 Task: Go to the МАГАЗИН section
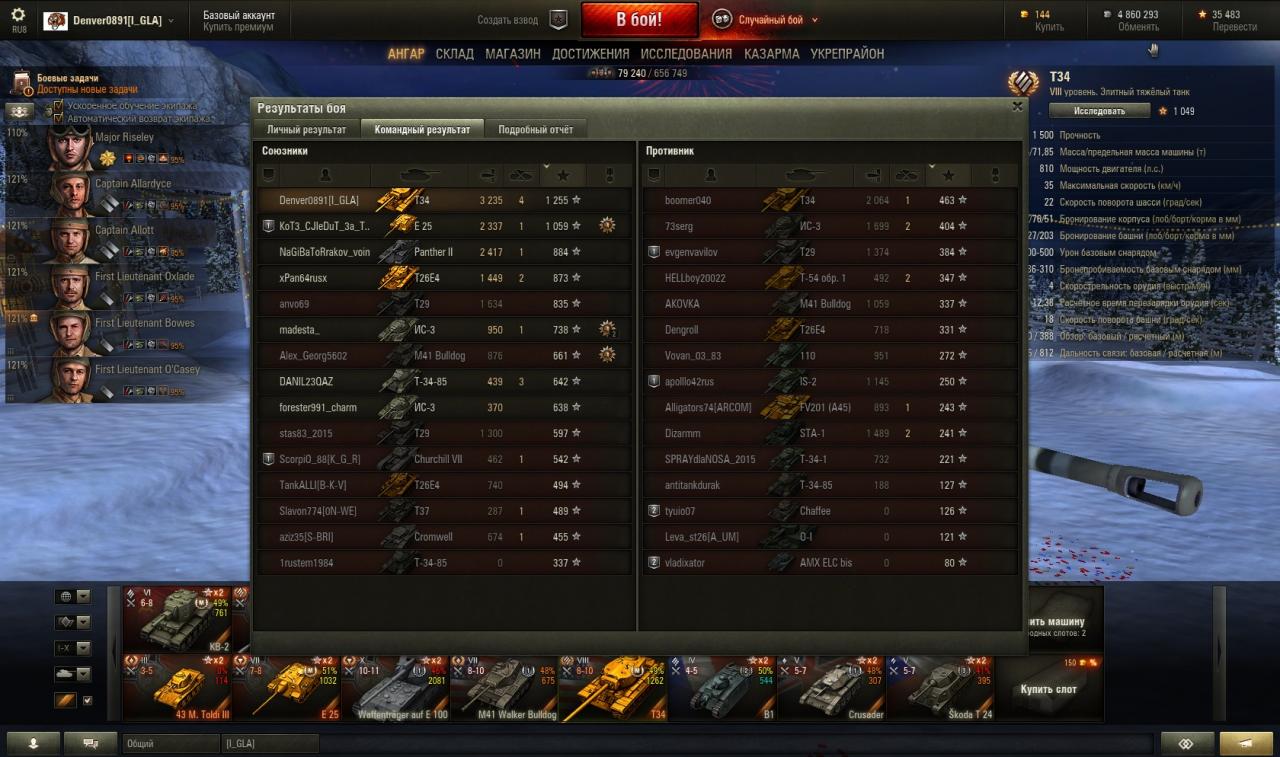coord(513,54)
